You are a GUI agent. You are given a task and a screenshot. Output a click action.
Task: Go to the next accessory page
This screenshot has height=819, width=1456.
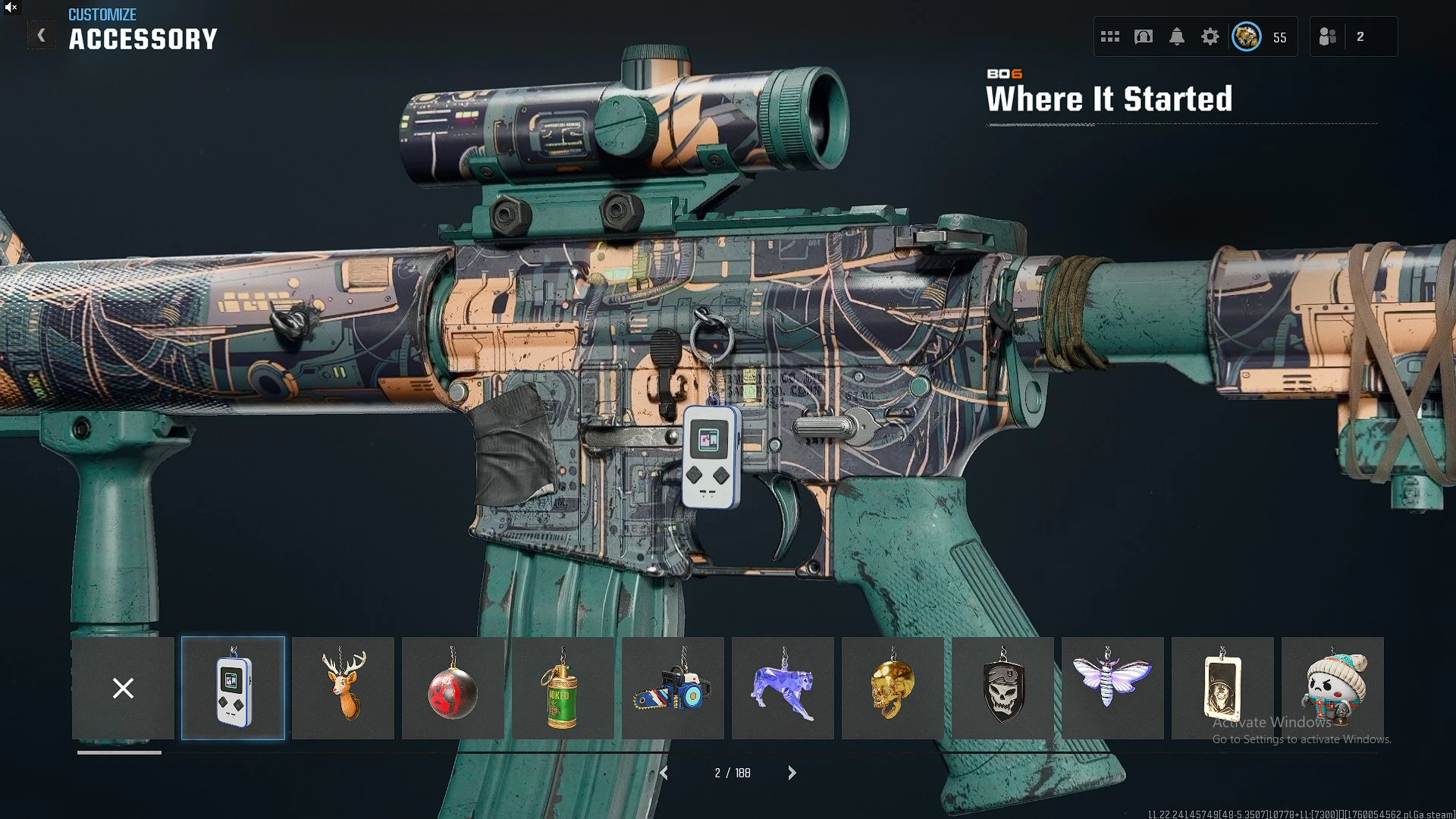[792, 773]
